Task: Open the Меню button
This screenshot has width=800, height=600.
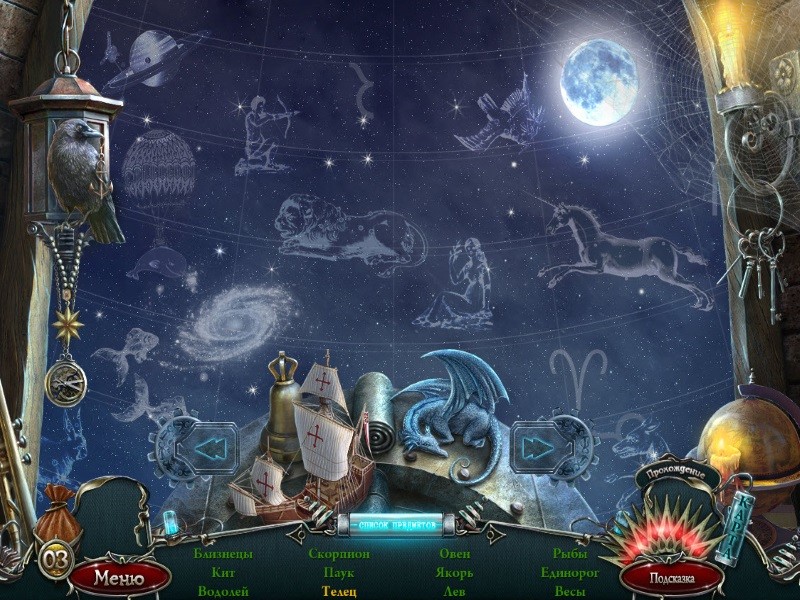Action: [107, 577]
